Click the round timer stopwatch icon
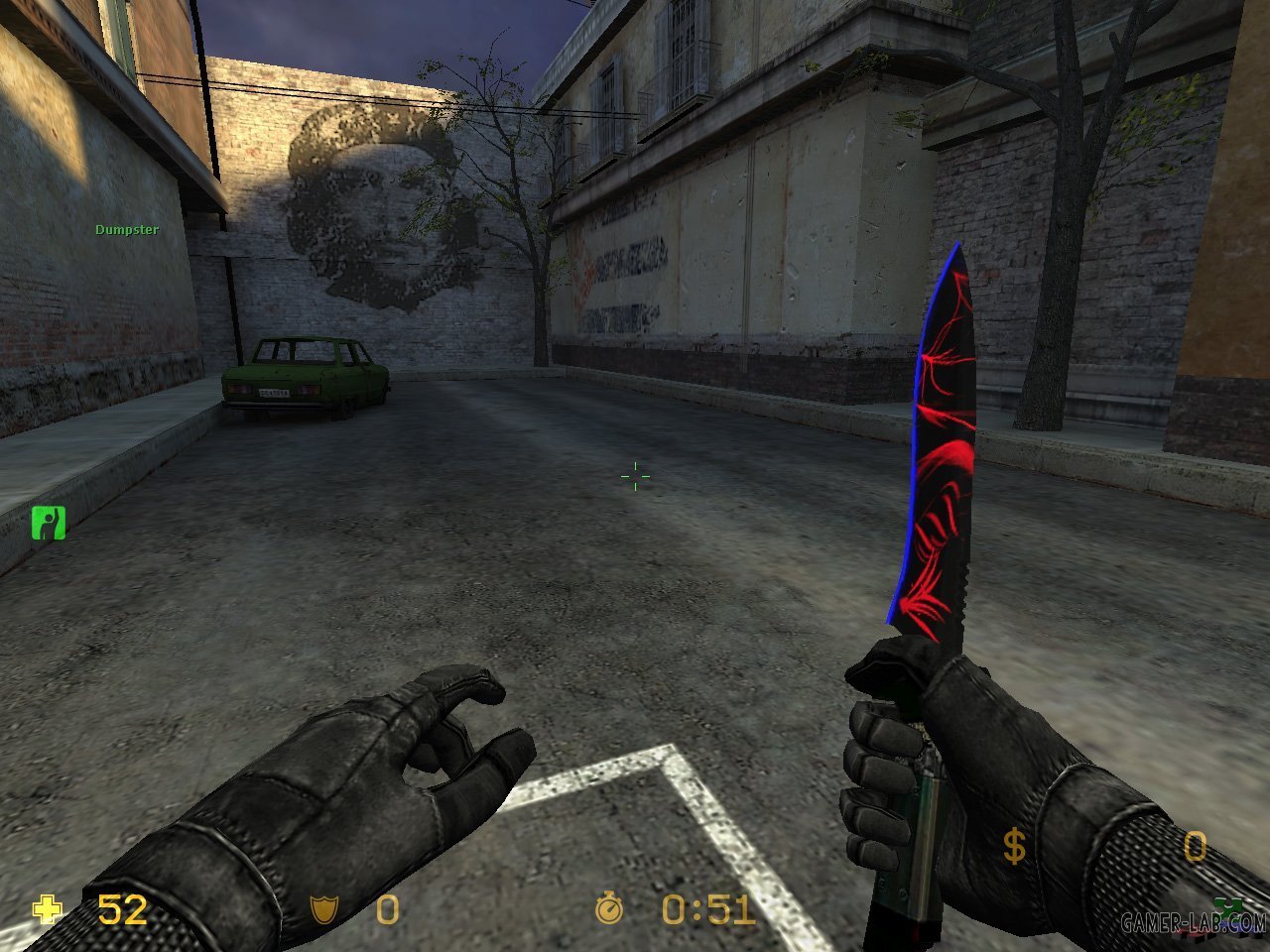The image size is (1270, 952). click(x=609, y=908)
